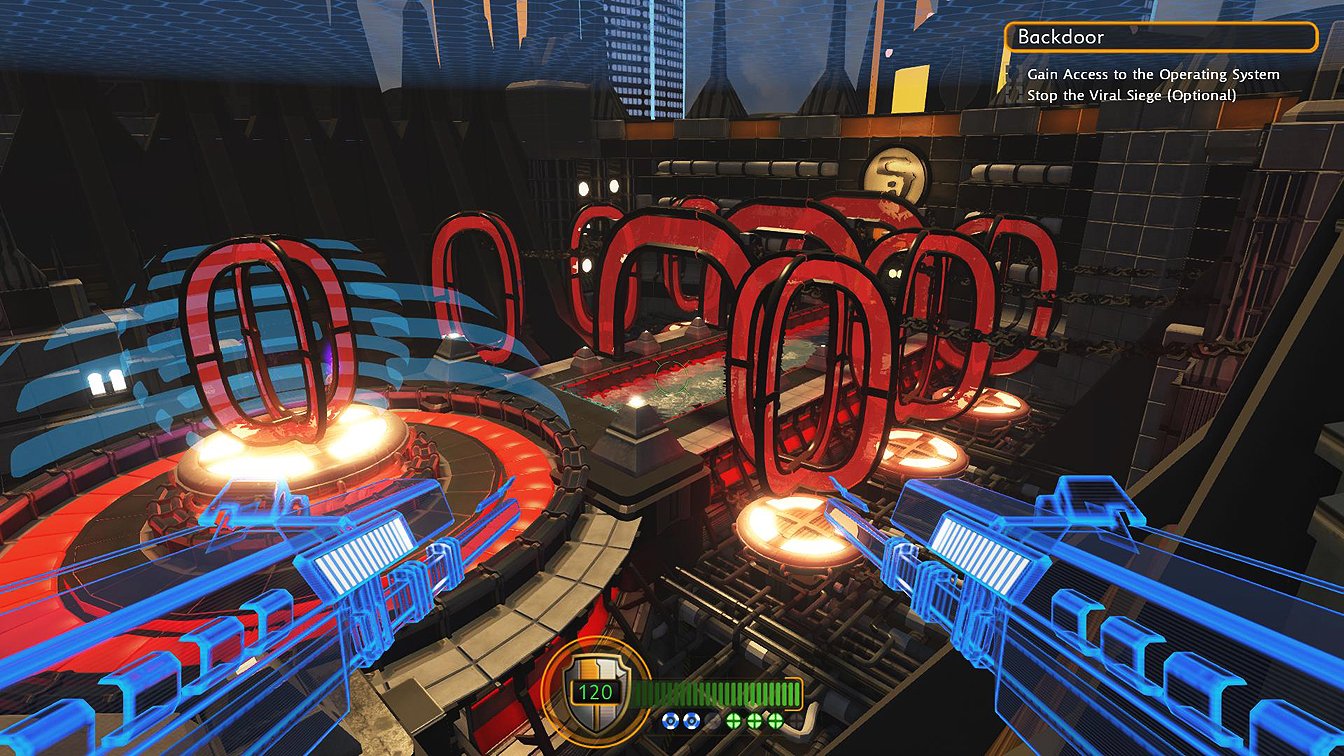Select the Backdoor mission title bar
This screenshot has width=1344, height=756.
(x=1161, y=37)
